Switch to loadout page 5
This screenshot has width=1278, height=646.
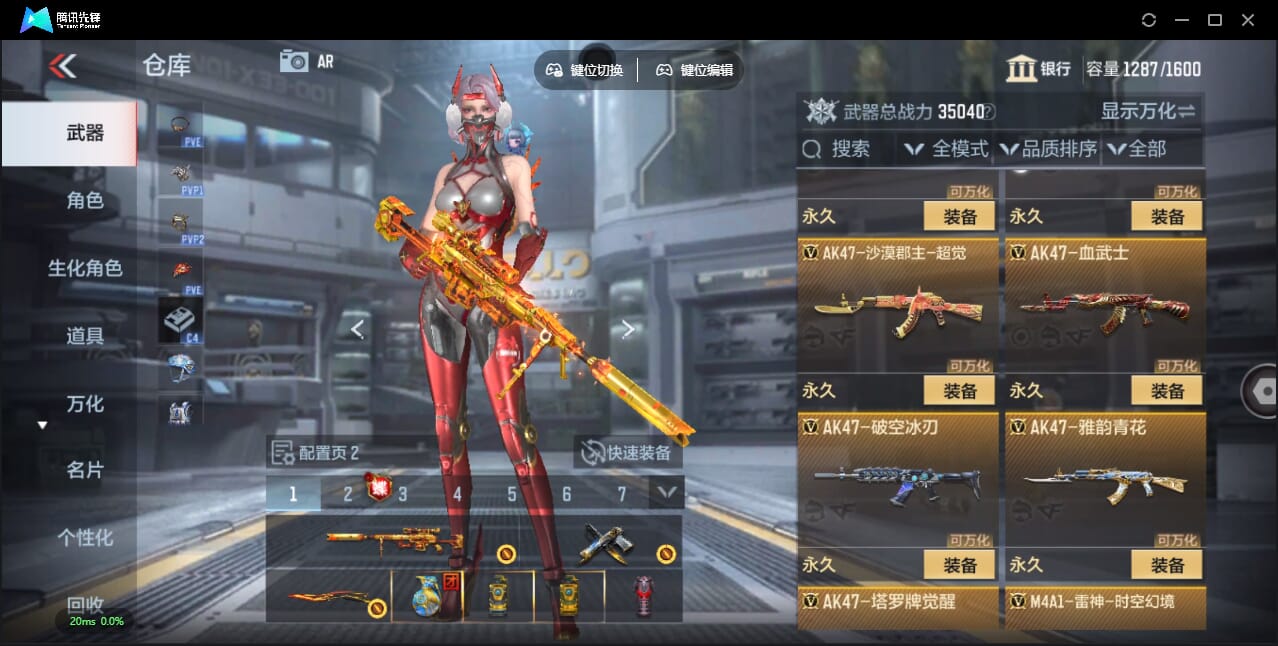[x=512, y=494]
